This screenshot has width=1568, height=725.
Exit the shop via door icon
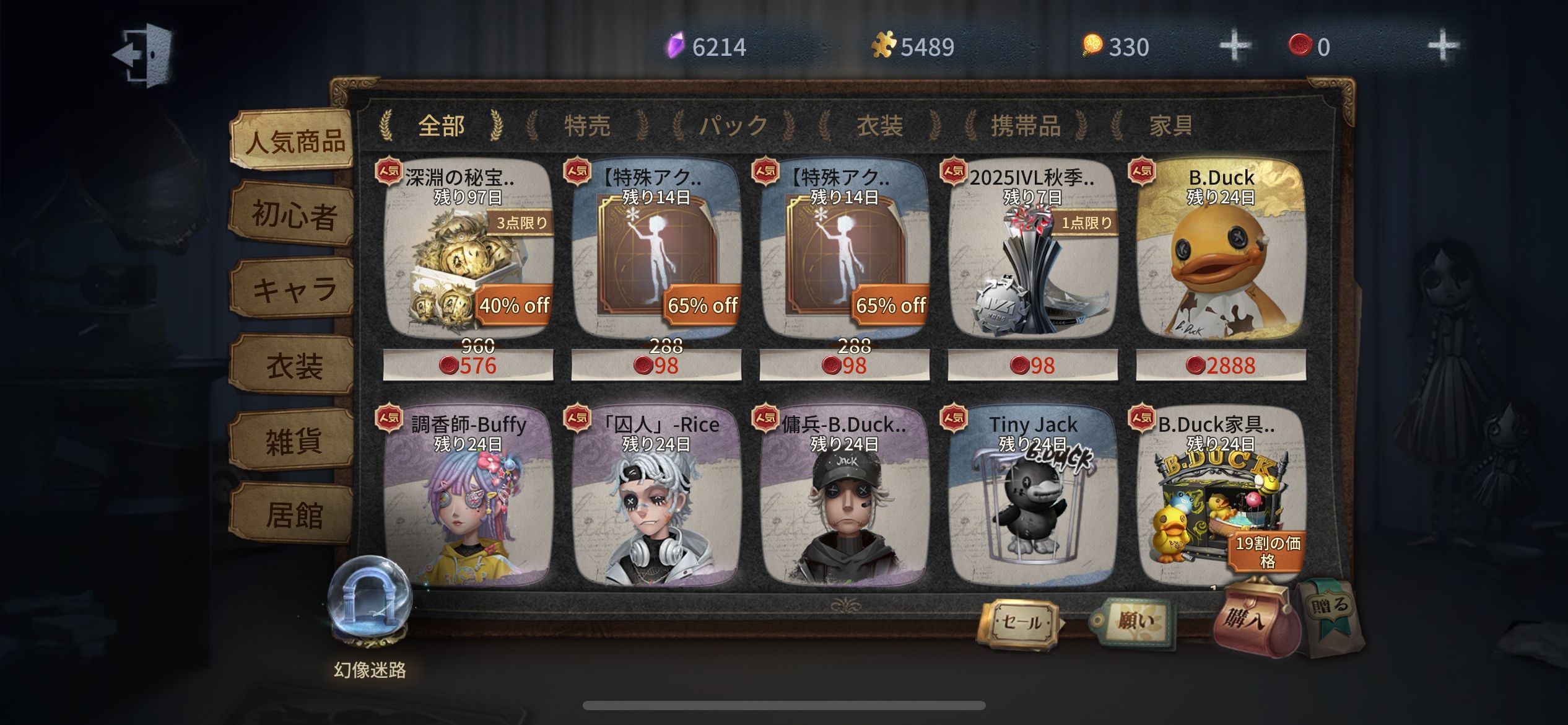[x=143, y=53]
